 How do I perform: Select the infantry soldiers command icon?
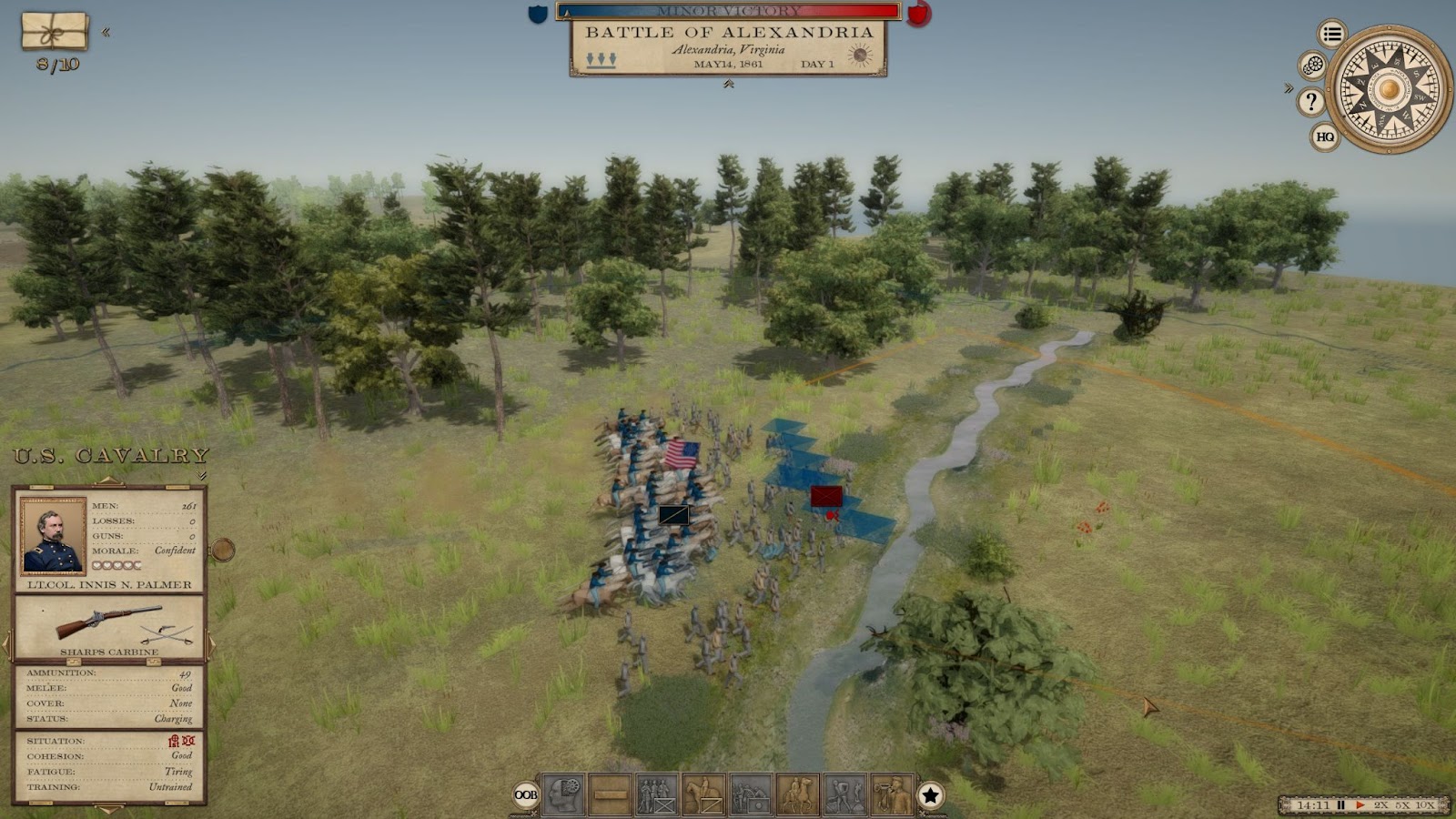[x=656, y=794]
